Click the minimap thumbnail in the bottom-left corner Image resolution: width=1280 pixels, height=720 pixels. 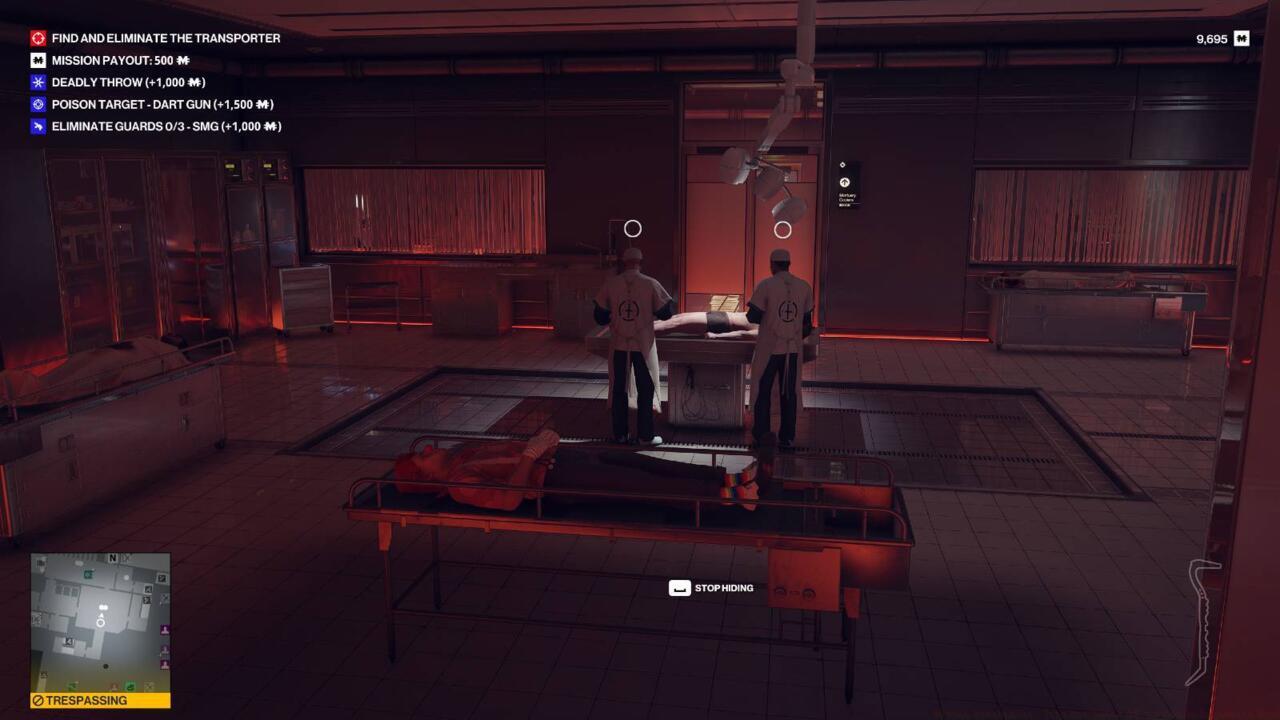click(x=100, y=620)
